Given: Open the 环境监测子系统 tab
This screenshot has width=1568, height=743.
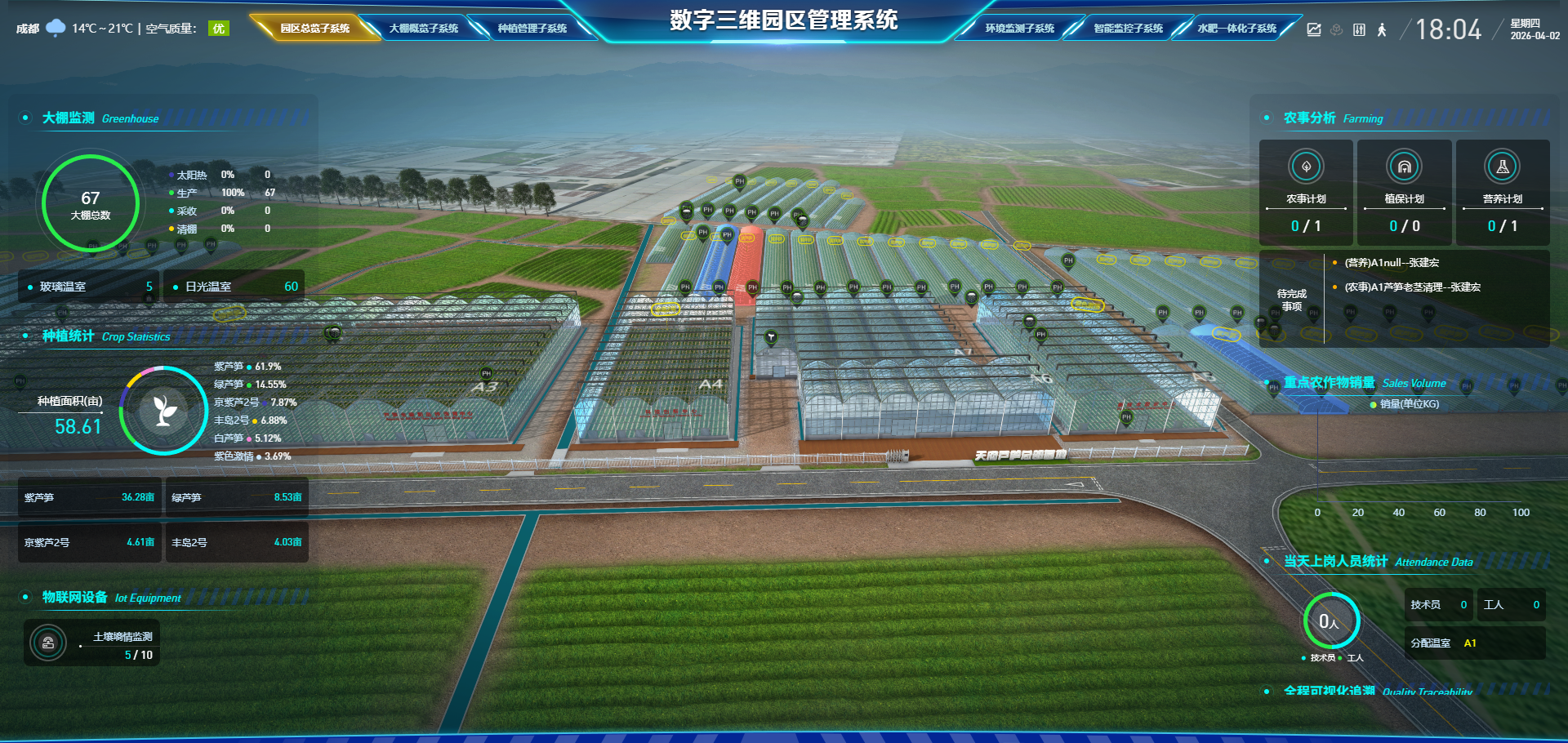Looking at the screenshot, I should click(1019, 29).
